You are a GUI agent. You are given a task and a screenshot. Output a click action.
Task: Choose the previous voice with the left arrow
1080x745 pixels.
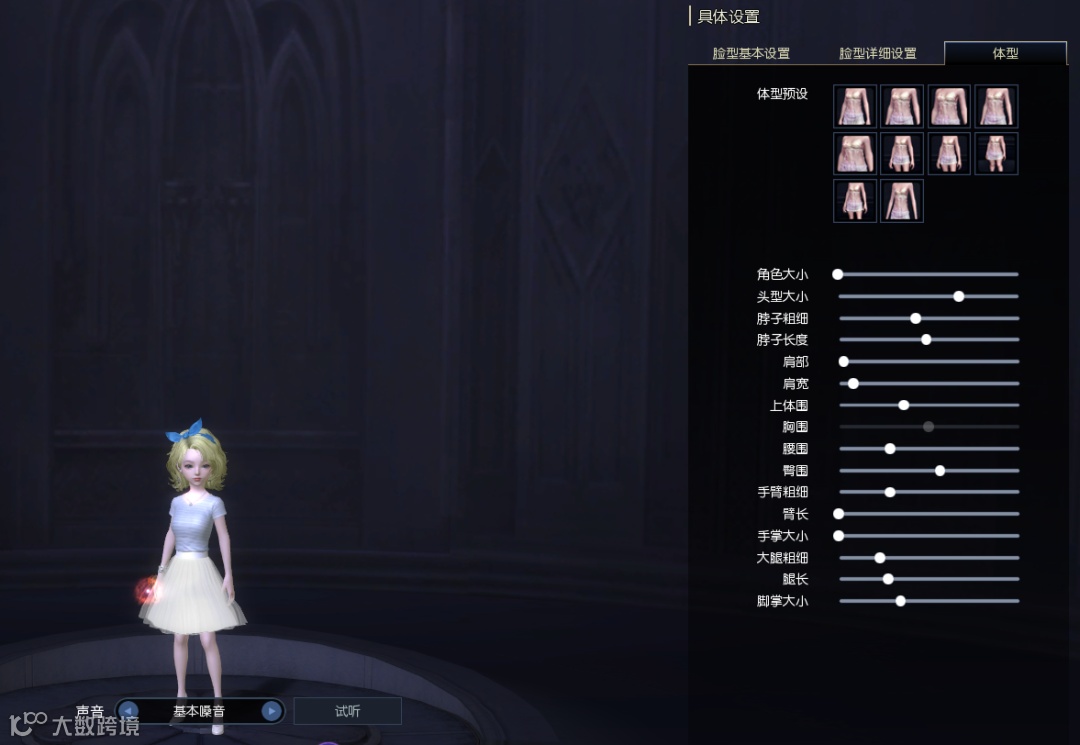128,711
